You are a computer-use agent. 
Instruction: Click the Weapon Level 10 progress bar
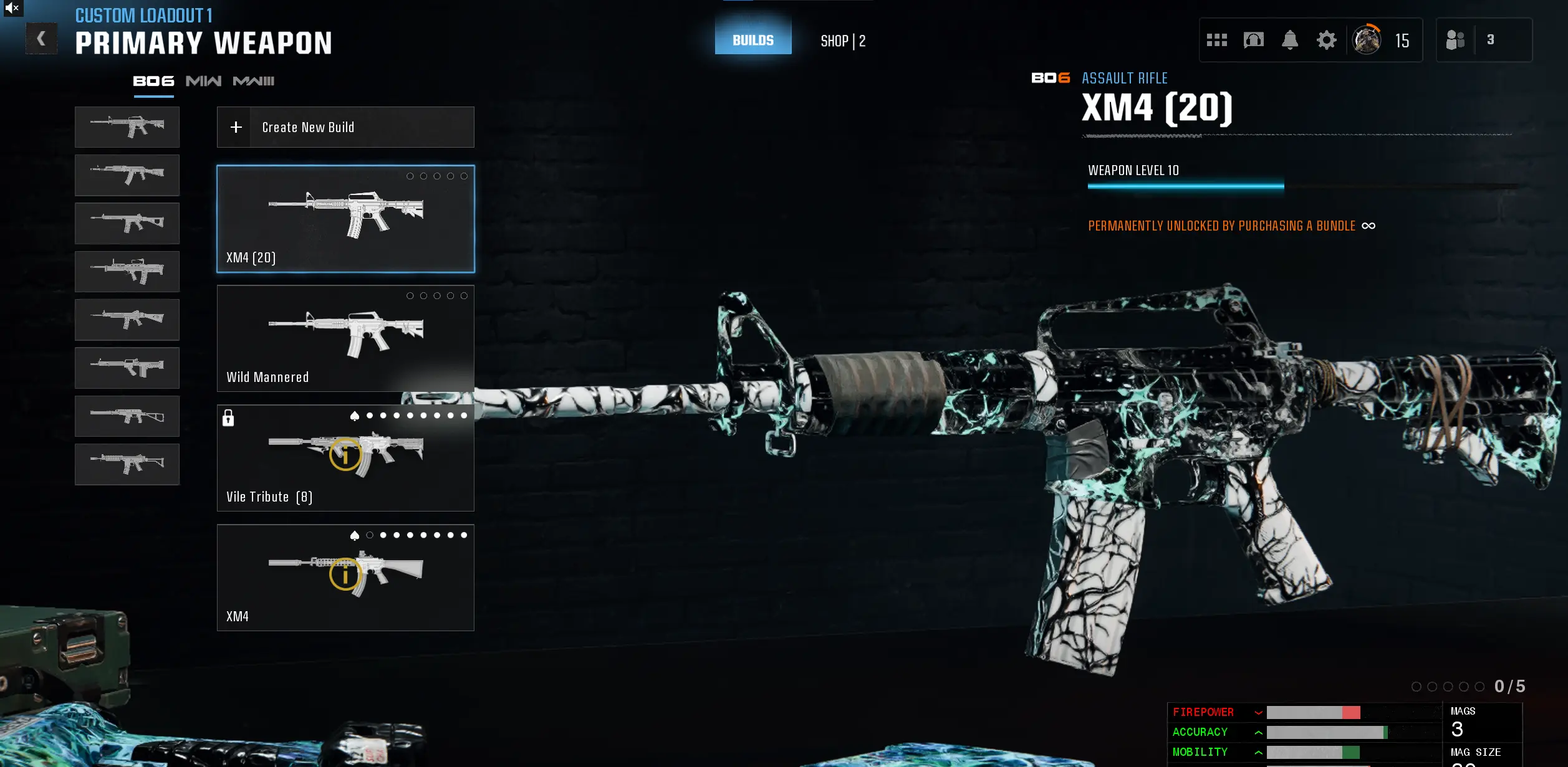[1185, 185]
